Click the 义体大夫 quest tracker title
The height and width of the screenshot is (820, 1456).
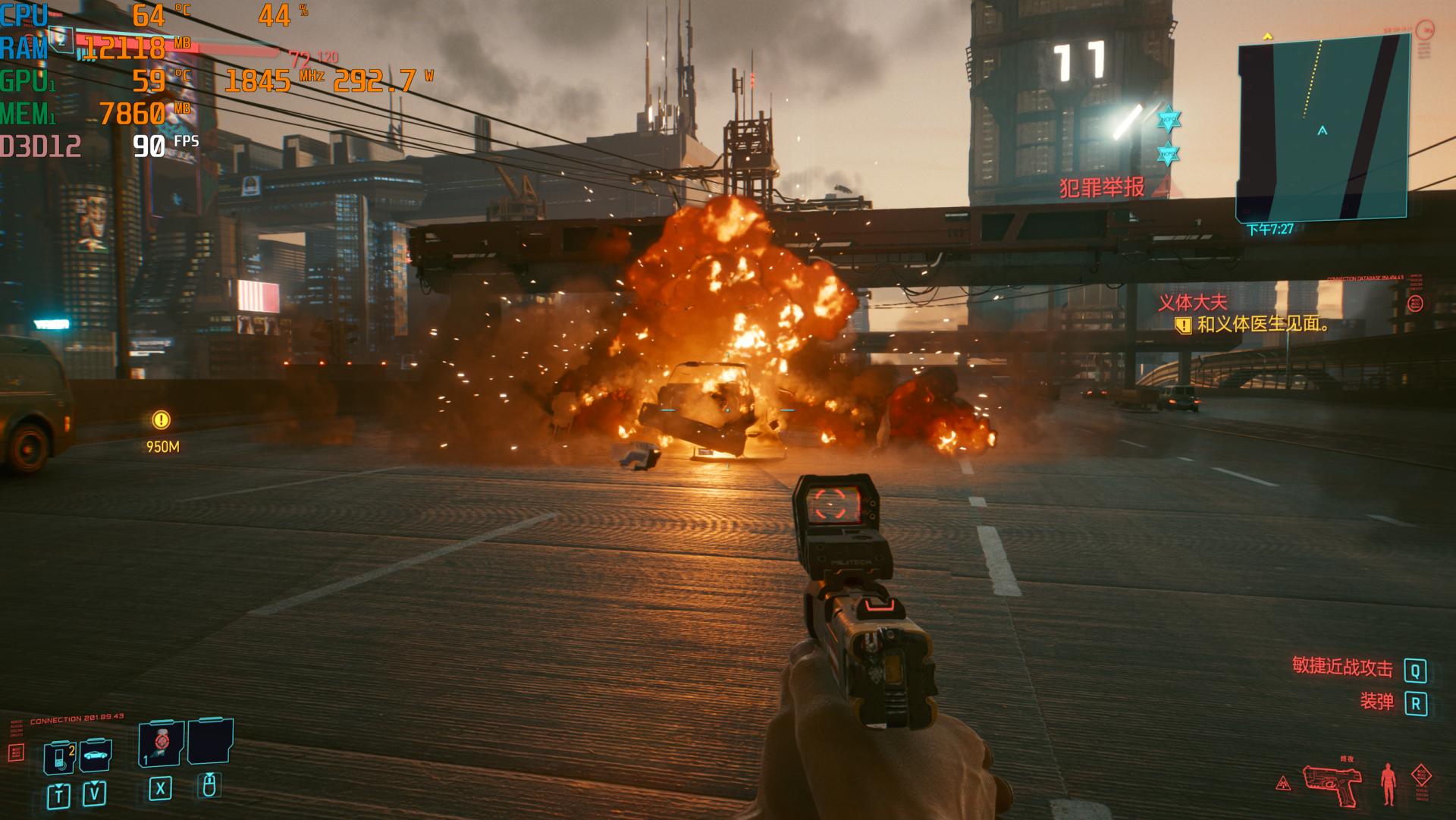coord(1191,303)
